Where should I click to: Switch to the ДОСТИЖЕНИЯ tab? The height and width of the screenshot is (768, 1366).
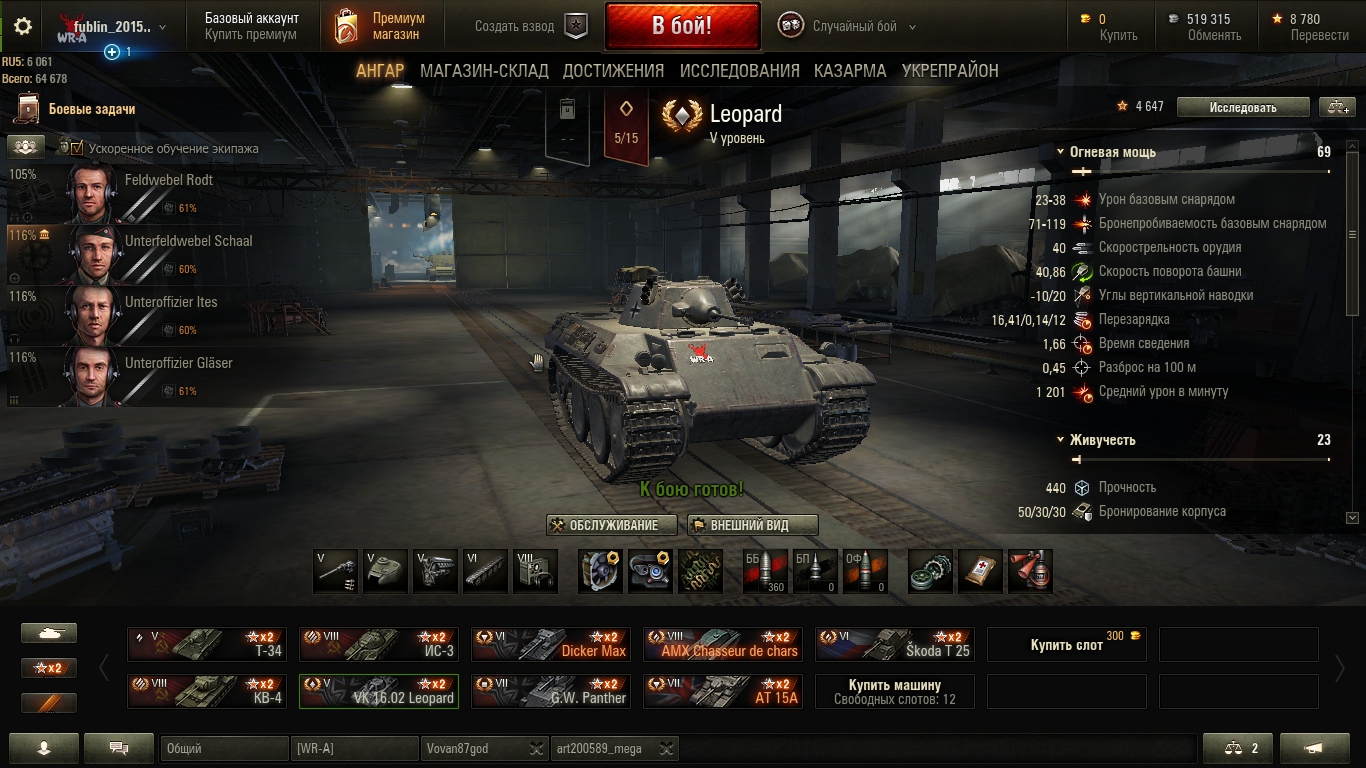coord(613,71)
